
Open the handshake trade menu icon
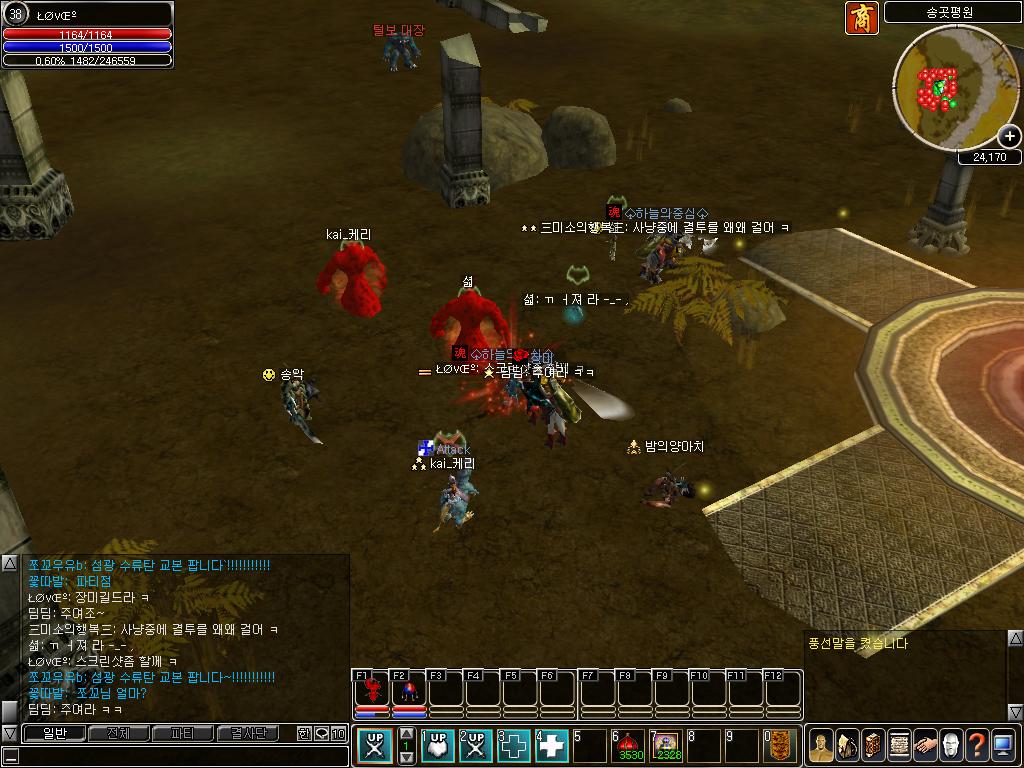pos(925,745)
